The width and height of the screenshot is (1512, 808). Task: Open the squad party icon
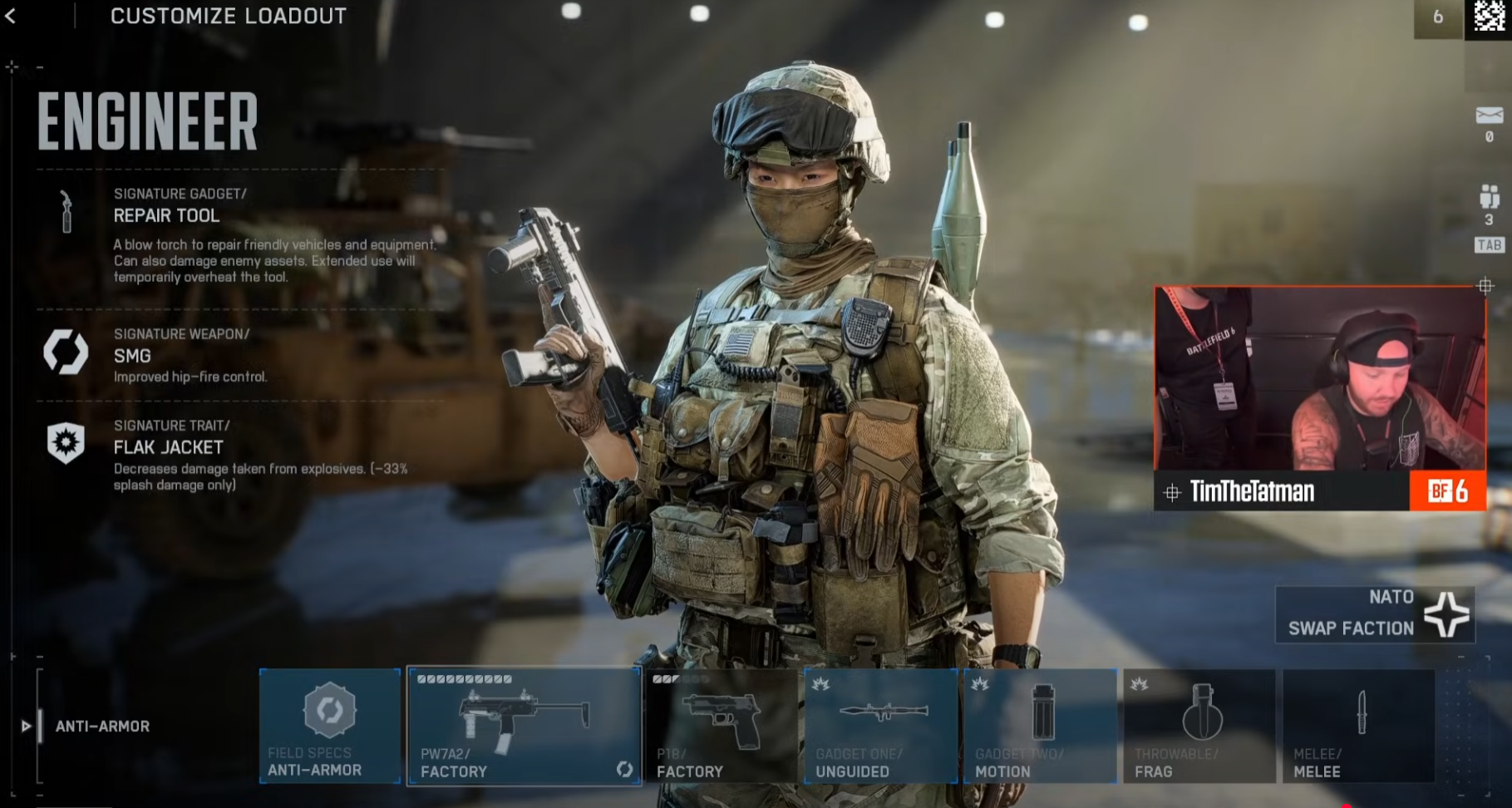1489,198
